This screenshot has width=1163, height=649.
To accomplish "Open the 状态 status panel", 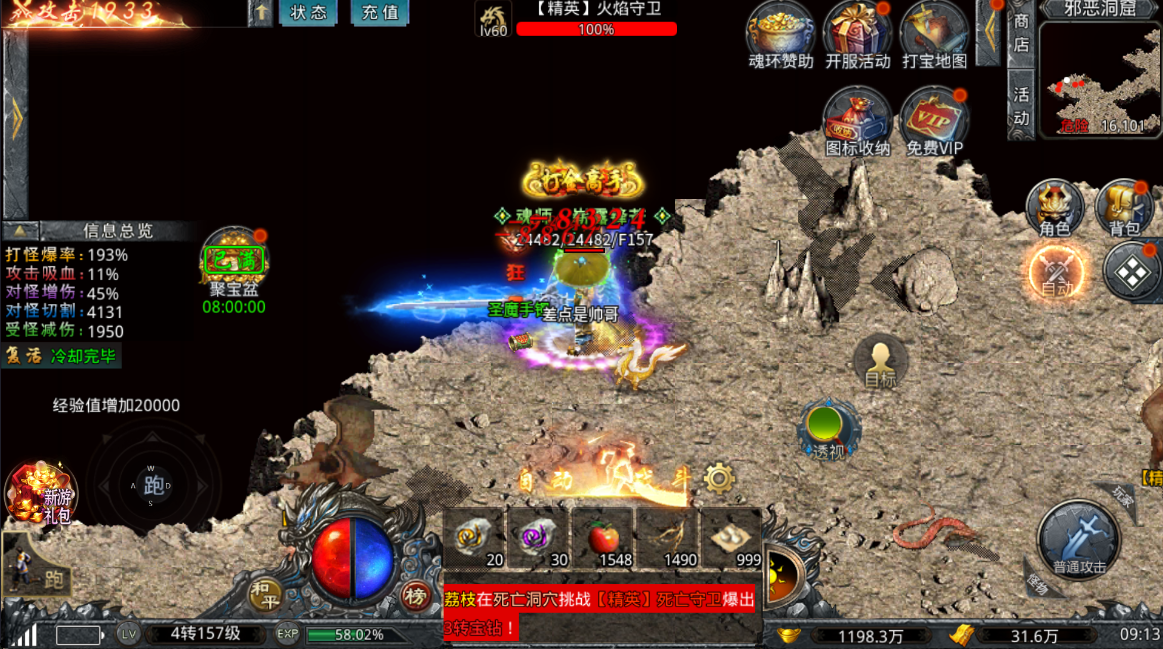I will [x=308, y=13].
